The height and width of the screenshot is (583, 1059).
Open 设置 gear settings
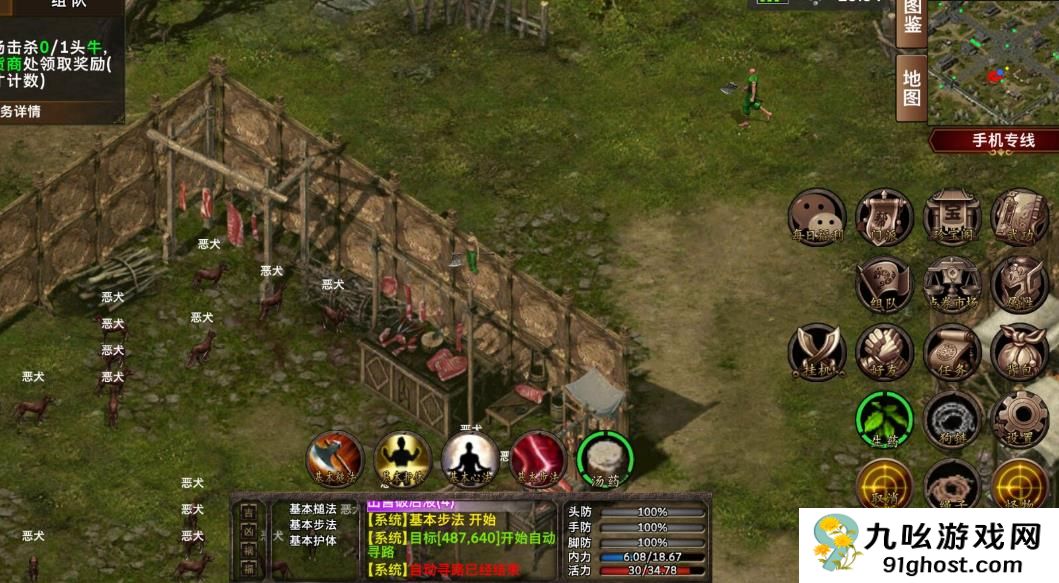[x=1019, y=419]
